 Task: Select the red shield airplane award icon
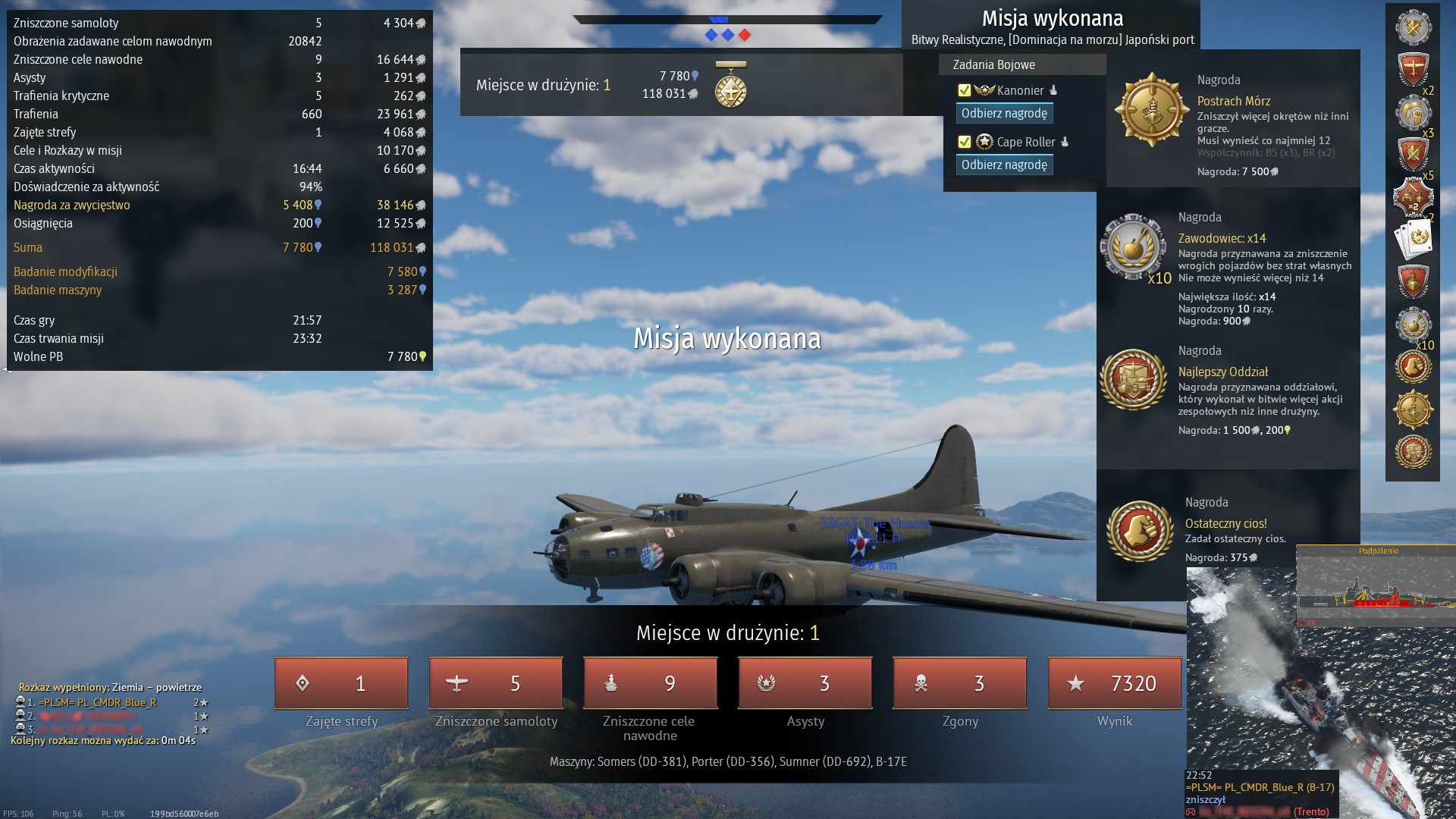(x=1413, y=70)
